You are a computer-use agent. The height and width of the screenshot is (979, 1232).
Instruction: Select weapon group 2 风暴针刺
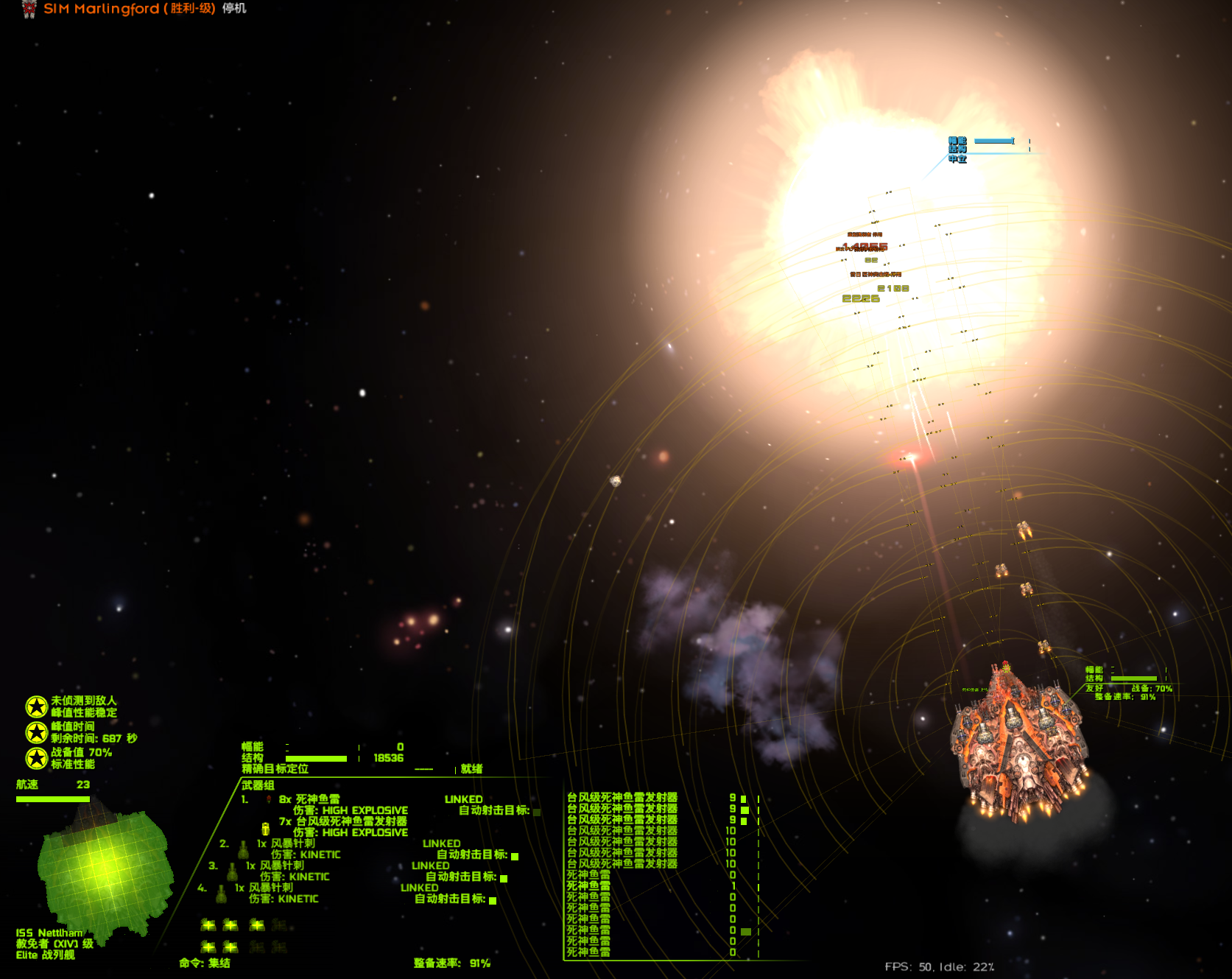292,843
